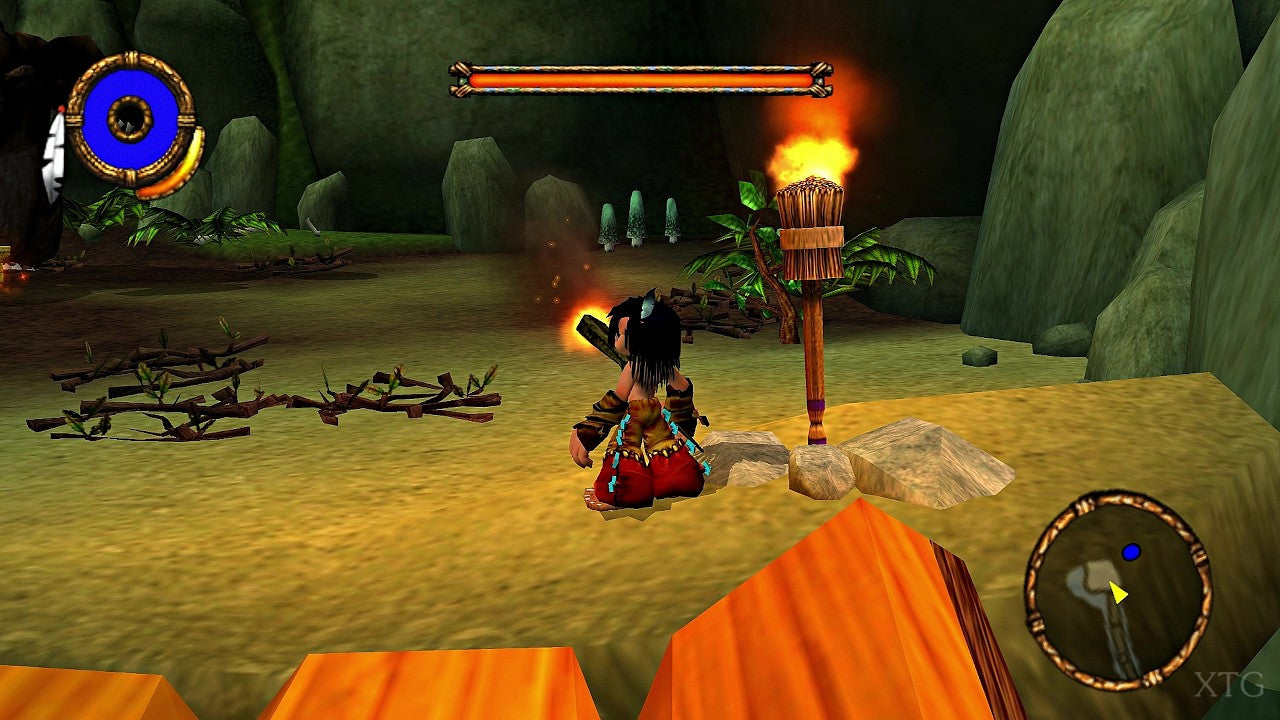Click the golden ring framing the gauge
This screenshot has height=720, width=1280.
coord(131,58)
